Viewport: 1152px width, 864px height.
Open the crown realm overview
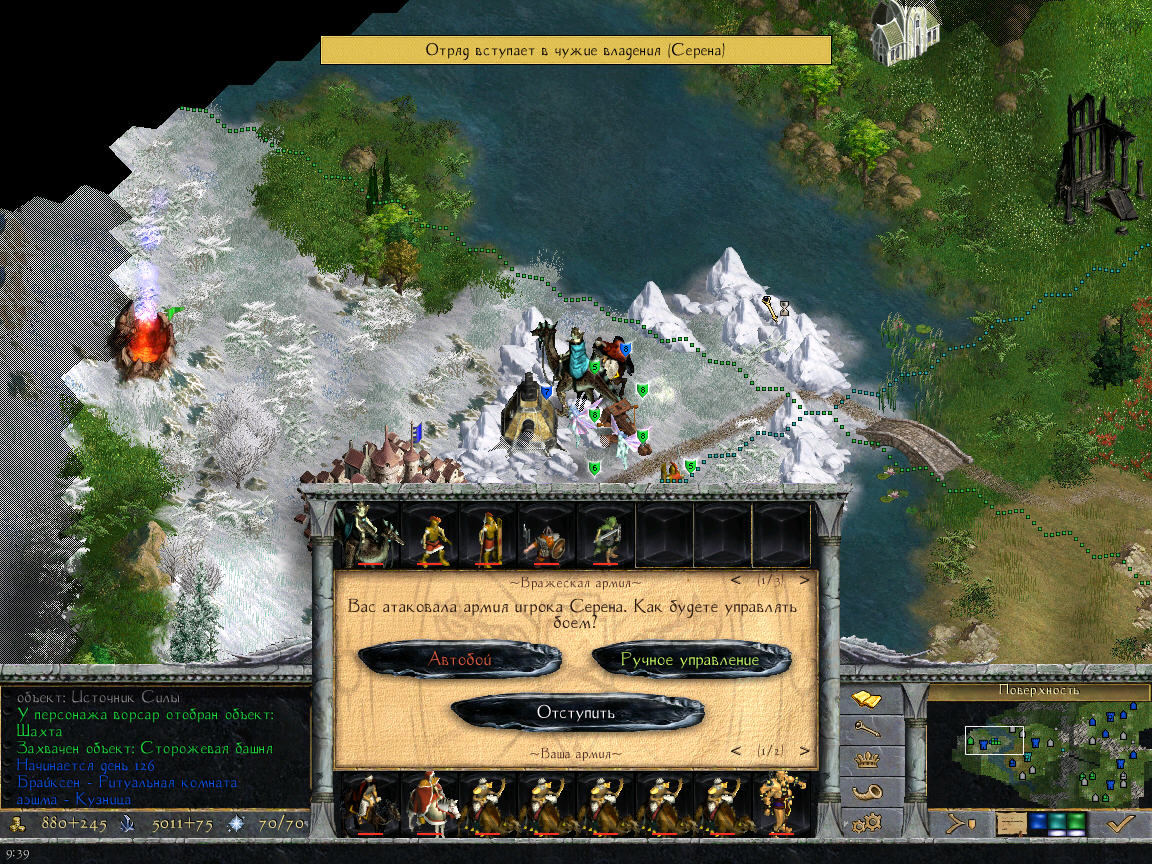tap(865, 760)
